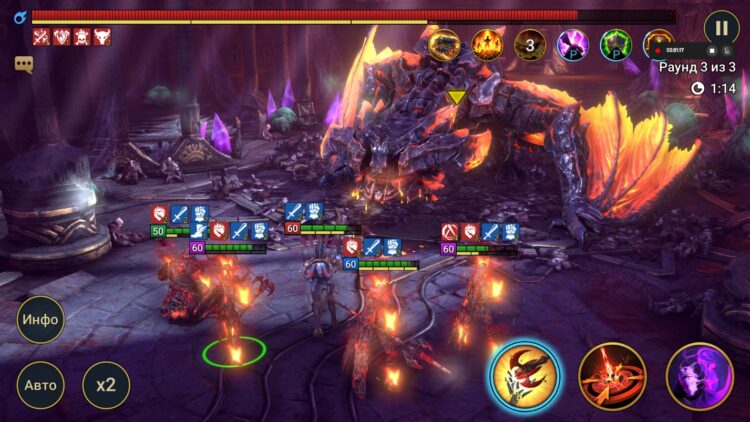Toggle the x2 speed button
Image resolution: width=750 pixels, height=422 pixels.
[105, 384]
